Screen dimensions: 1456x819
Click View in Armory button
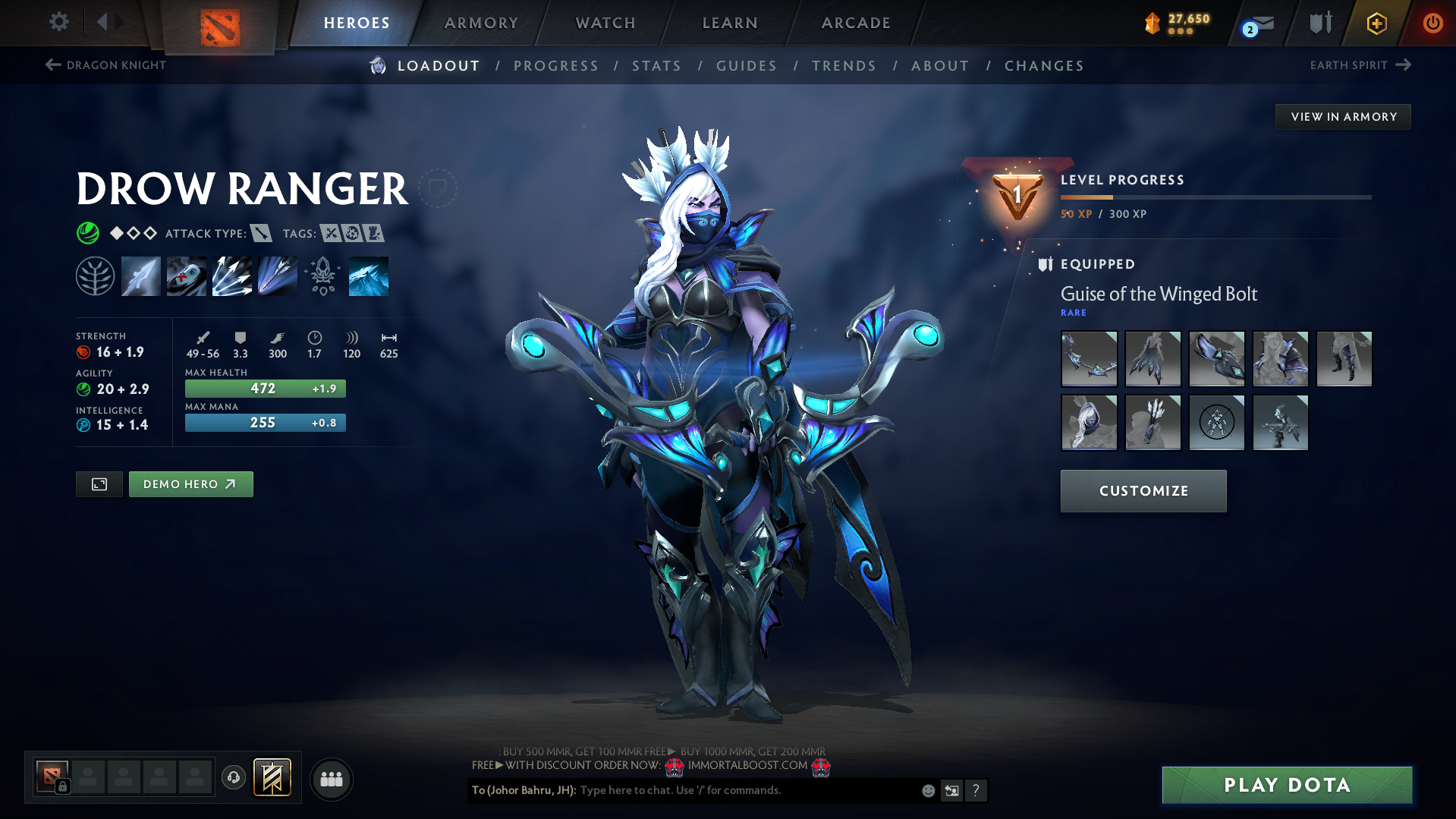click(1343, 117)
